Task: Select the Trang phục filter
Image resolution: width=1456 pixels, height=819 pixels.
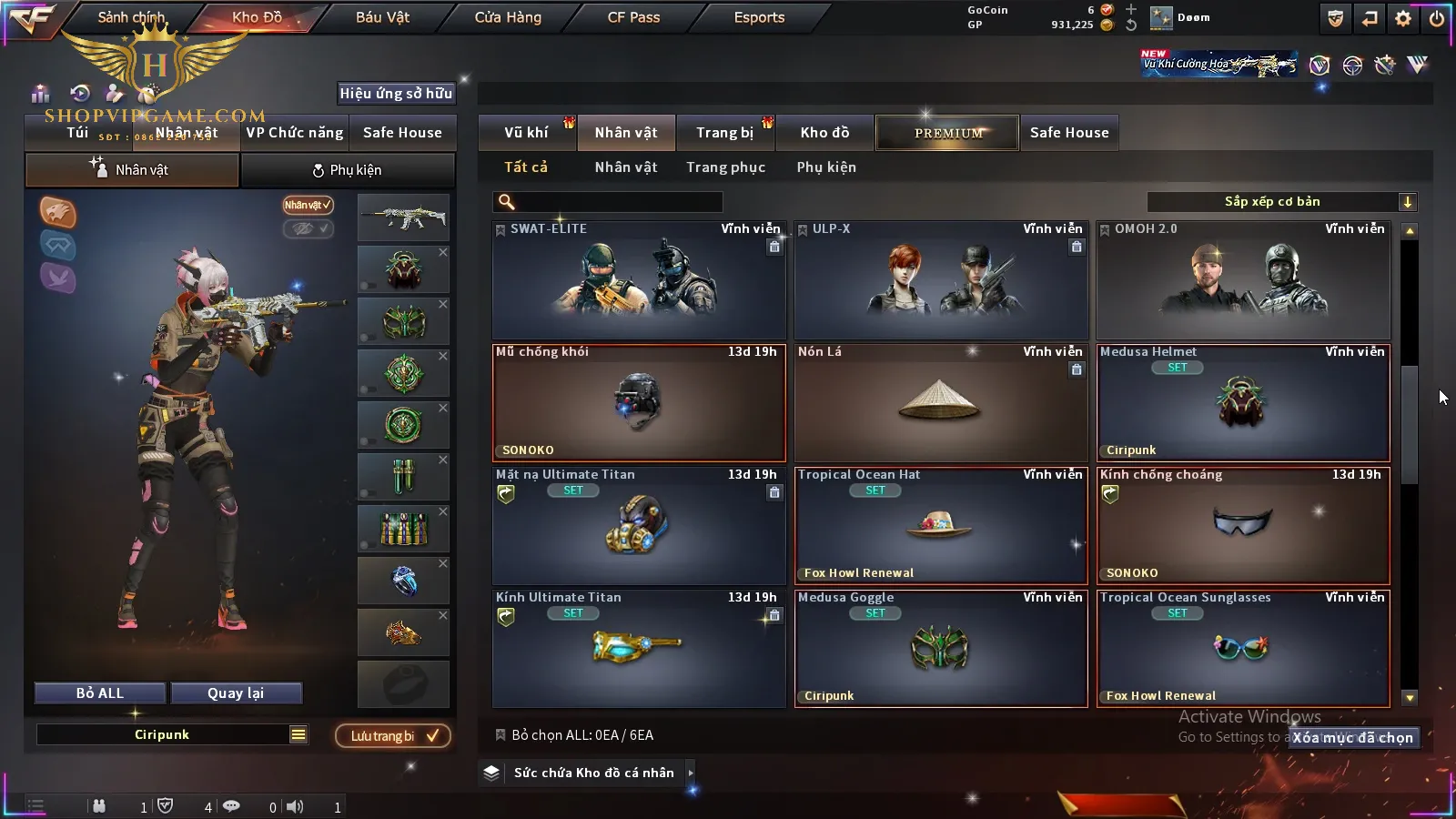Action: 725,167
